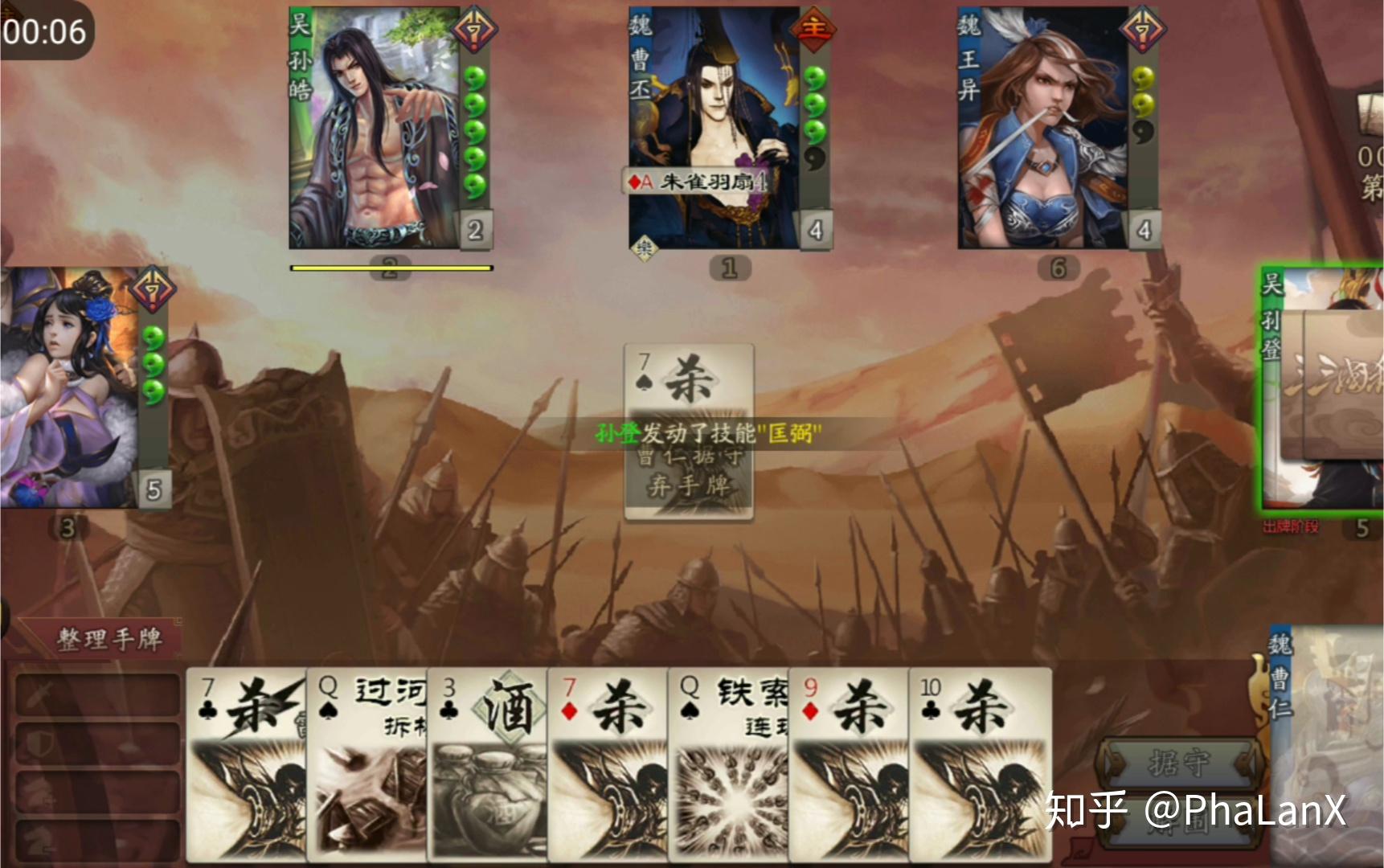Click the +1 horse equipment slot icon
1384x868 pixels.
[40, 792]
